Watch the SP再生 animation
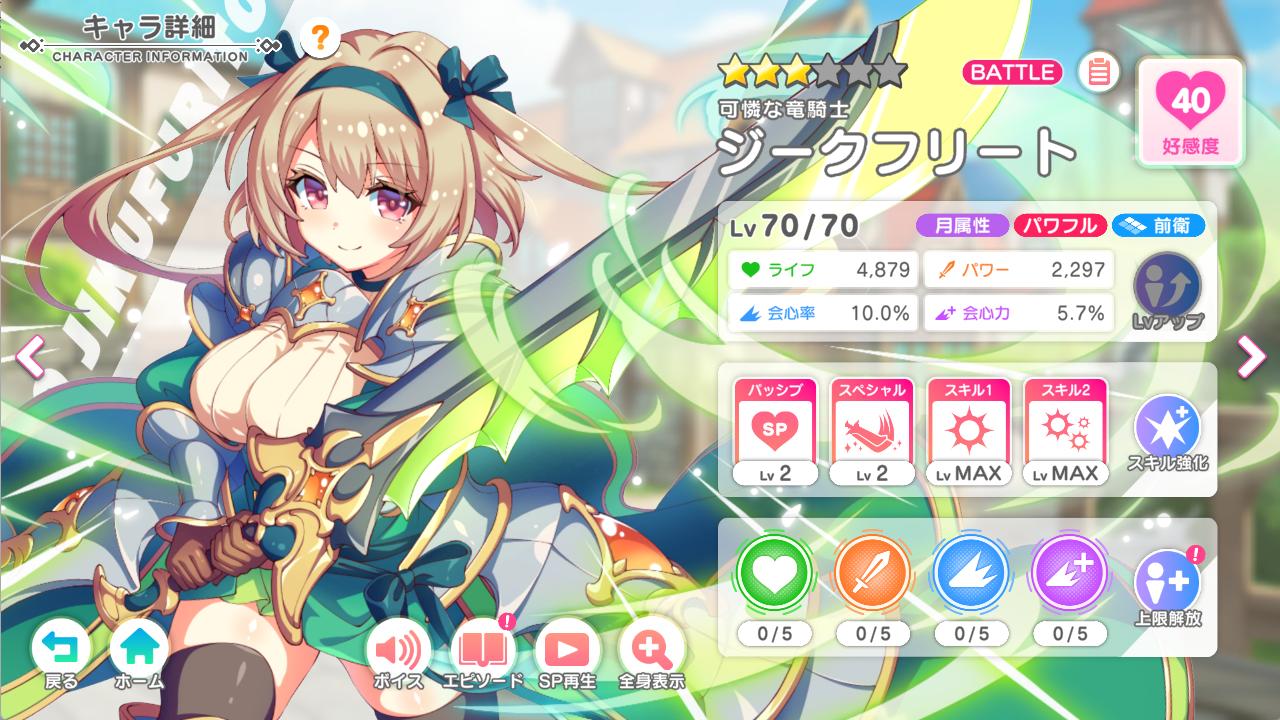This screenshot has width=1280, height=720. coord(567,651)
